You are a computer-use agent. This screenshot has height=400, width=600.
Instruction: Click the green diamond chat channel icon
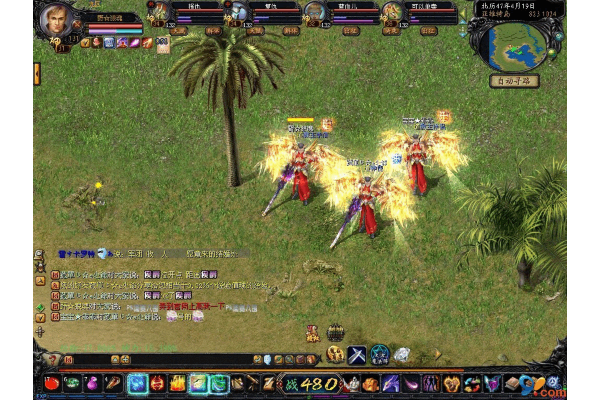click(x=40, y=307)
